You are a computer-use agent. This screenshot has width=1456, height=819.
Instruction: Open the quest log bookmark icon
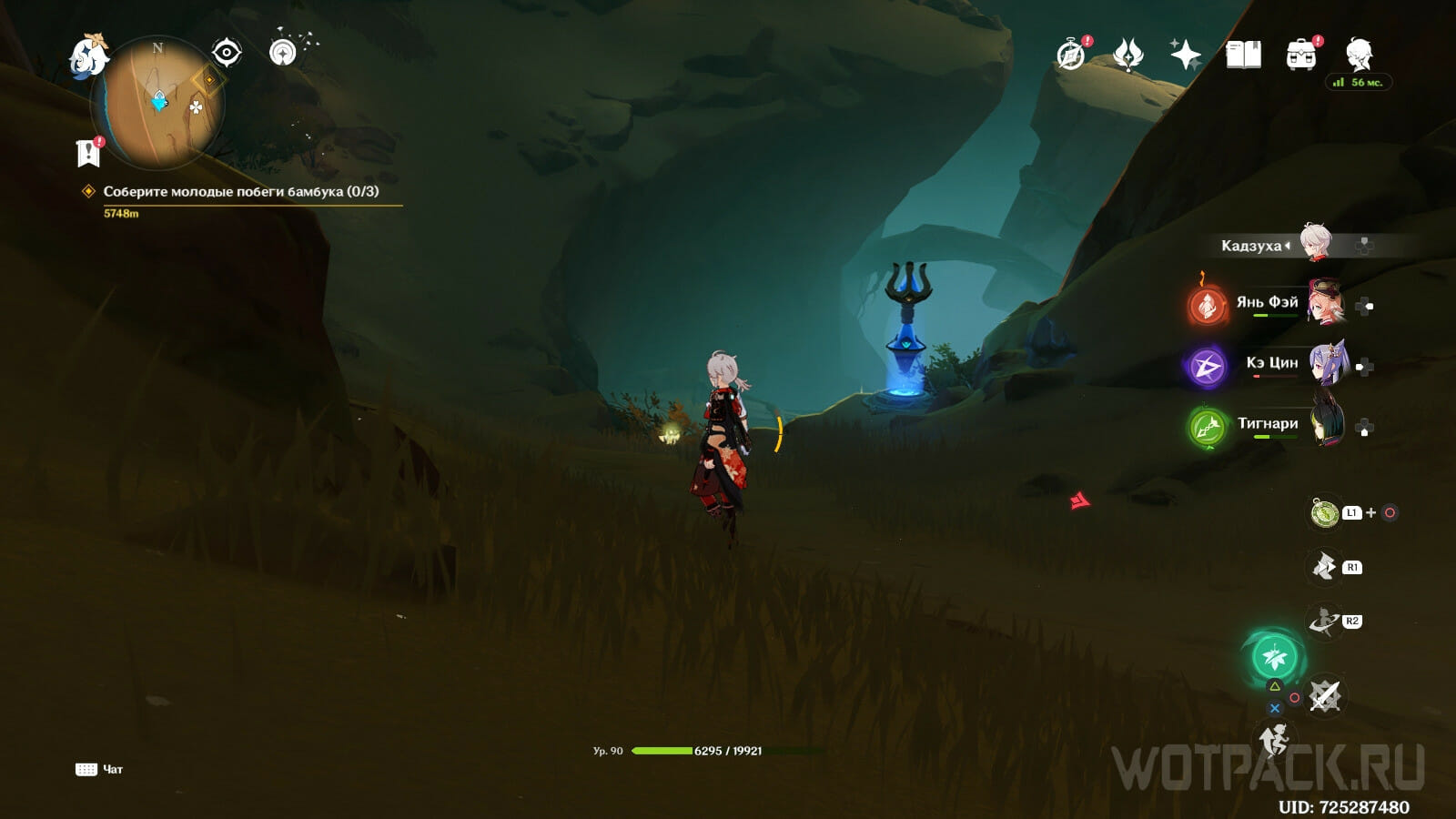click(88, 153)
